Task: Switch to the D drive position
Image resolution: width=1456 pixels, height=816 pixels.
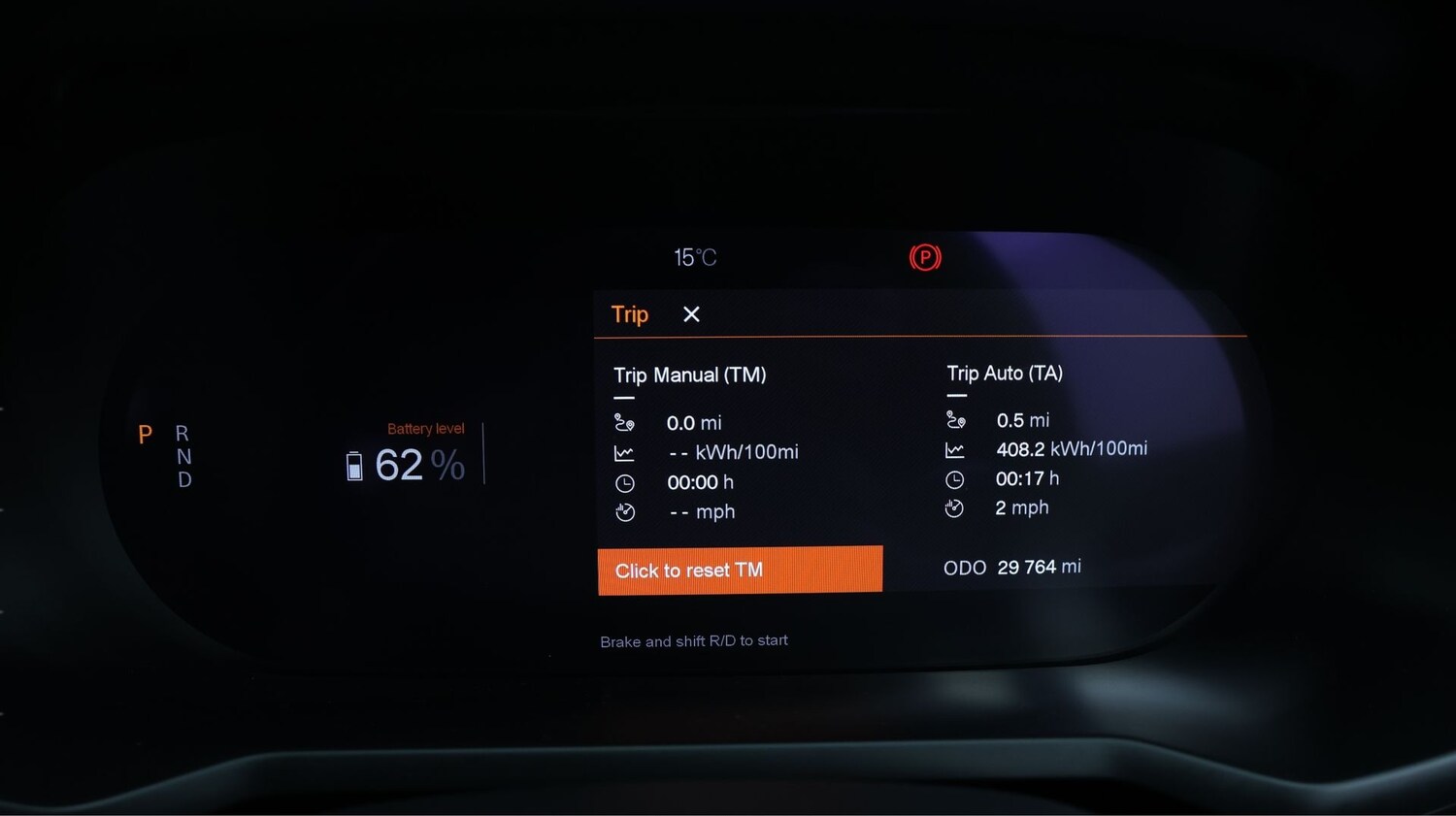Action: coord(183,480)
